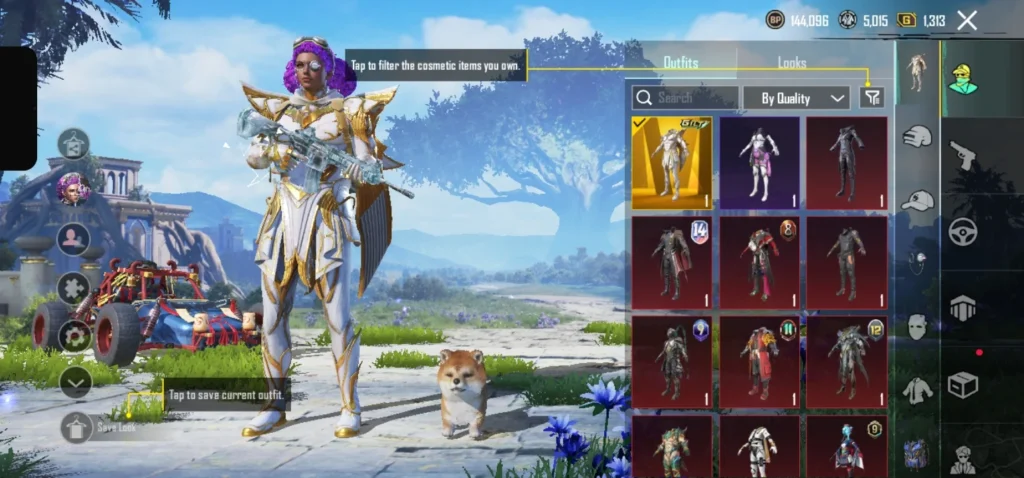Save the current look
1024x478 pixels.
[x=77, y=427]
